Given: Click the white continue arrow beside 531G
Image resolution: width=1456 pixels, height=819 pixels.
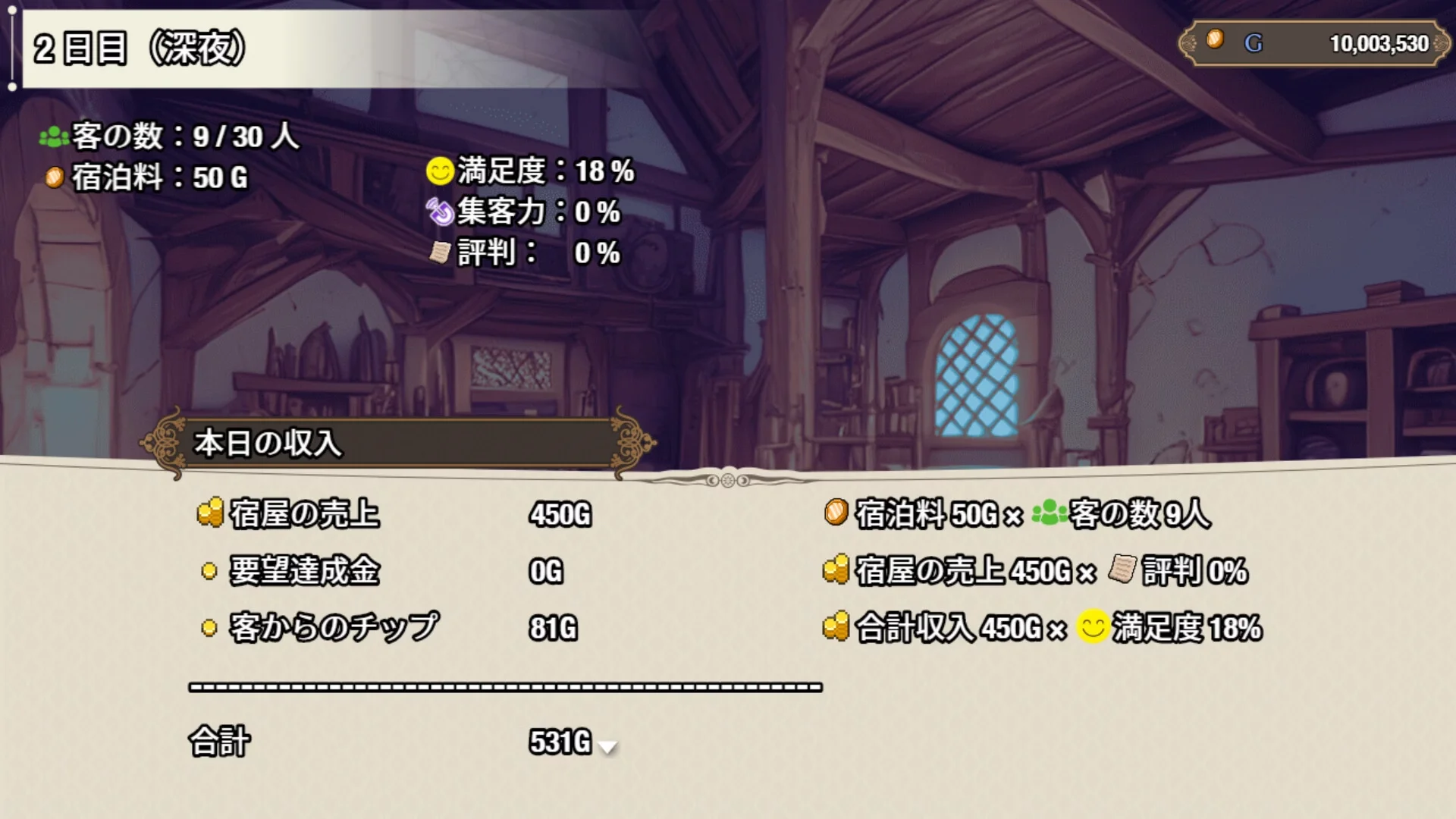Looking at the screenshot, I should [607, 747].
